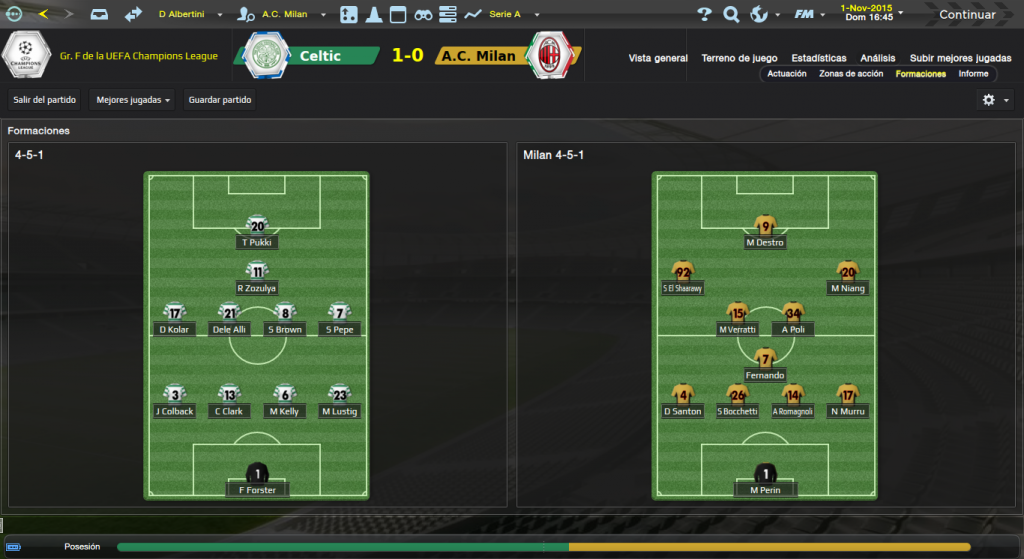This screenshot has height=559, width=1024.
Task: View the Informe sub-tab
Action: click(973, 74)
